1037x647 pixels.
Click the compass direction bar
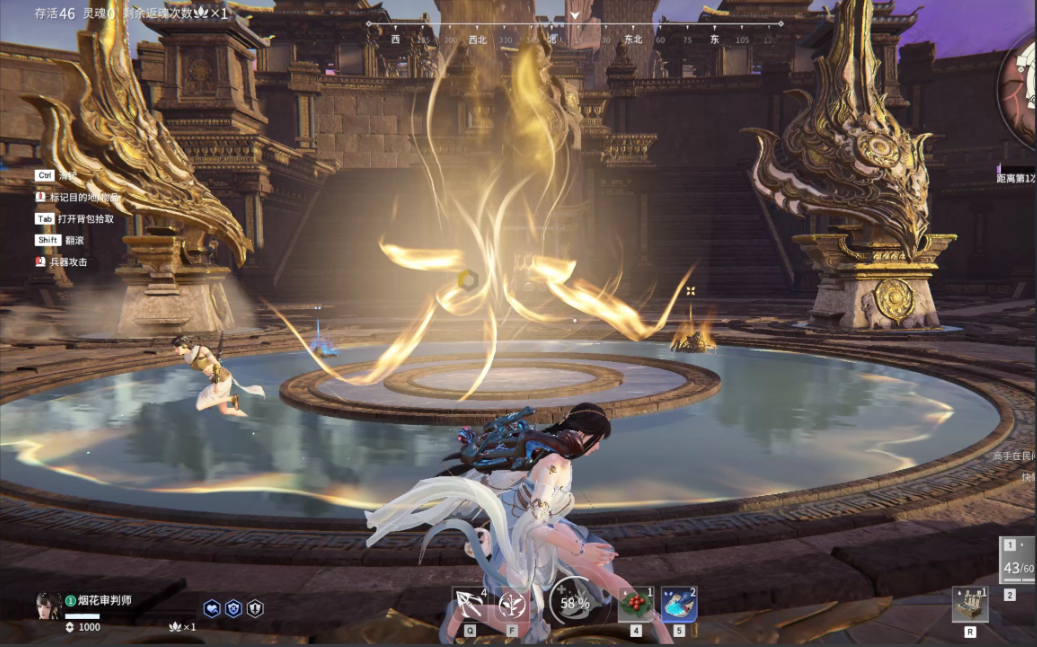[574, 32]
